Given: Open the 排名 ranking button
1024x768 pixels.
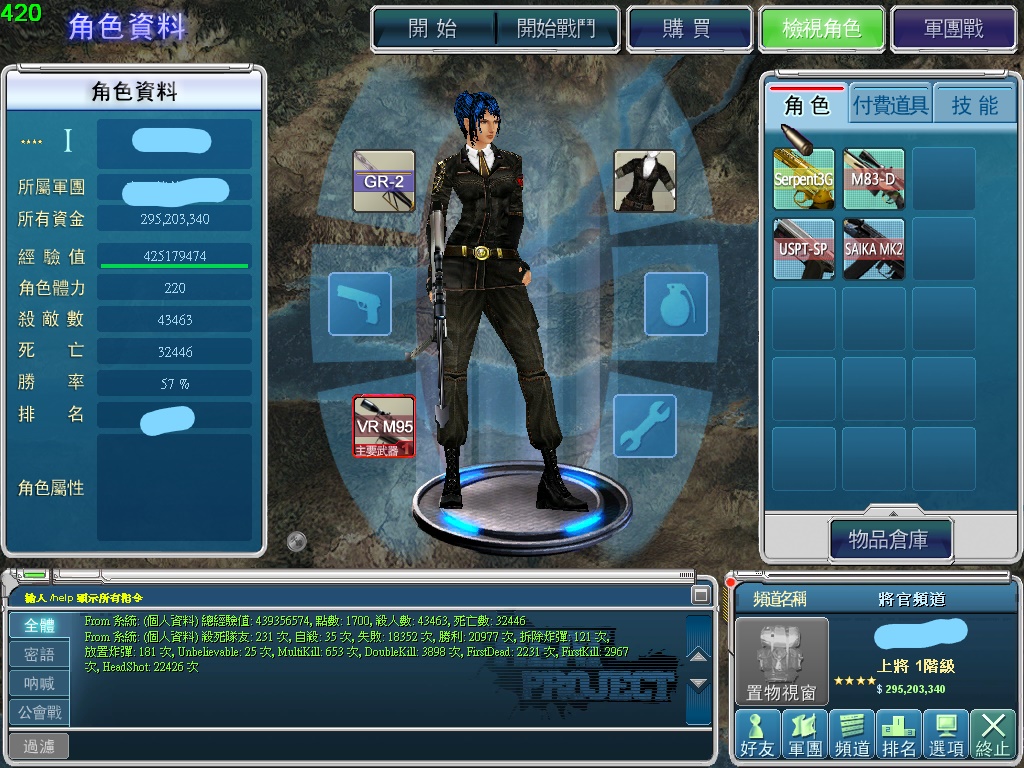Looking at the screenshot, I should tap(898, 734).
